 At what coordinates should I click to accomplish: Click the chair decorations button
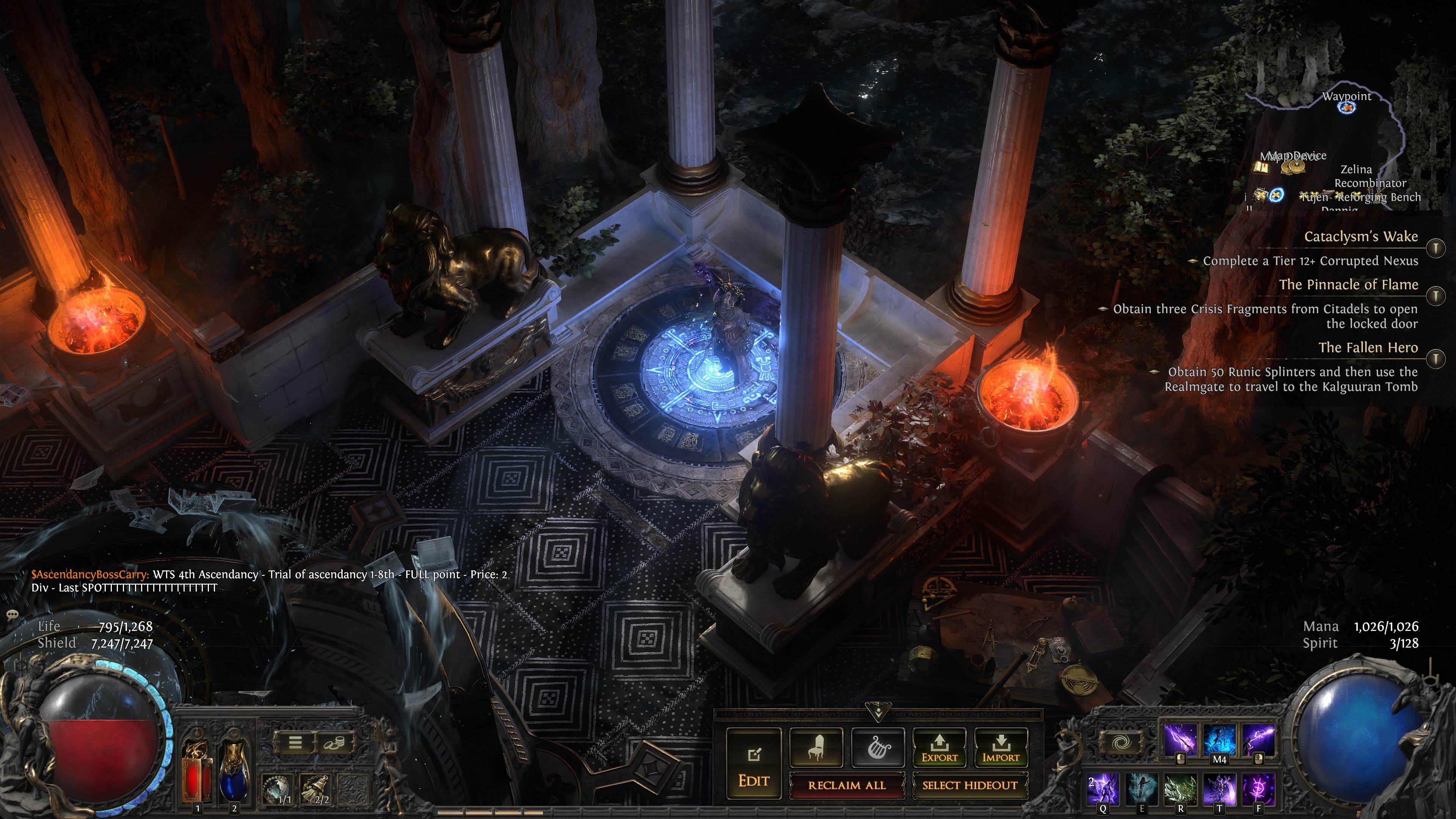[816, 747]
